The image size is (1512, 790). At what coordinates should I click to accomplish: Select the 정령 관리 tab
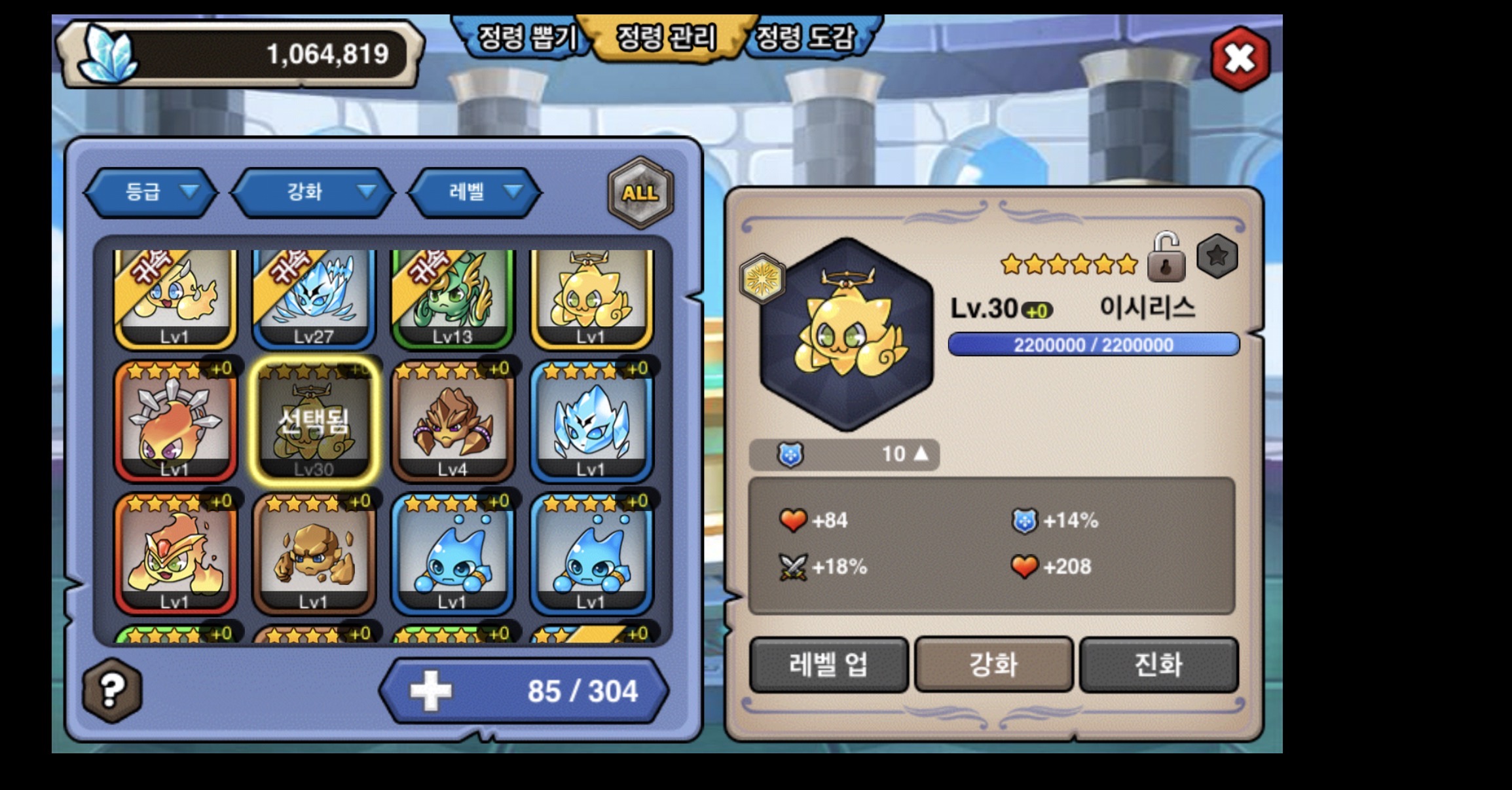click(x=666, y=38)
